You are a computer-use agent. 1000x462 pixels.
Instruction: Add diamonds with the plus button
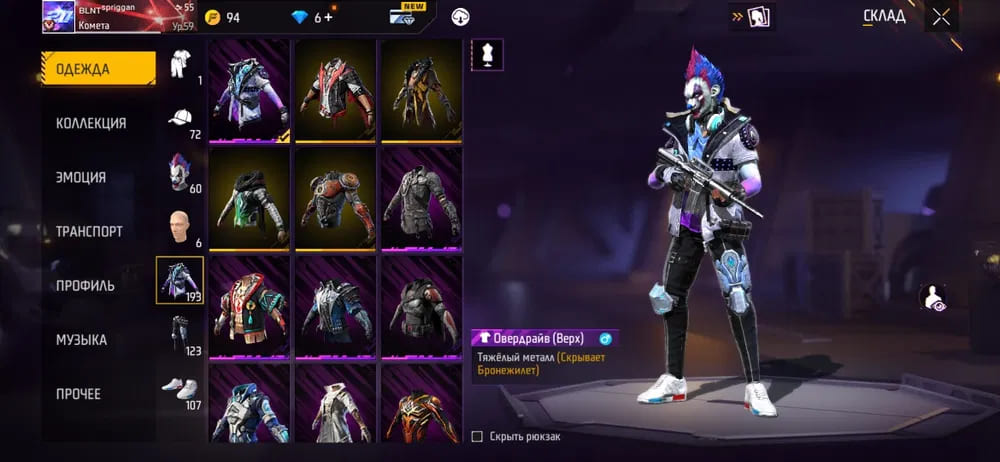pyautogui.click(x=328, y=17)
